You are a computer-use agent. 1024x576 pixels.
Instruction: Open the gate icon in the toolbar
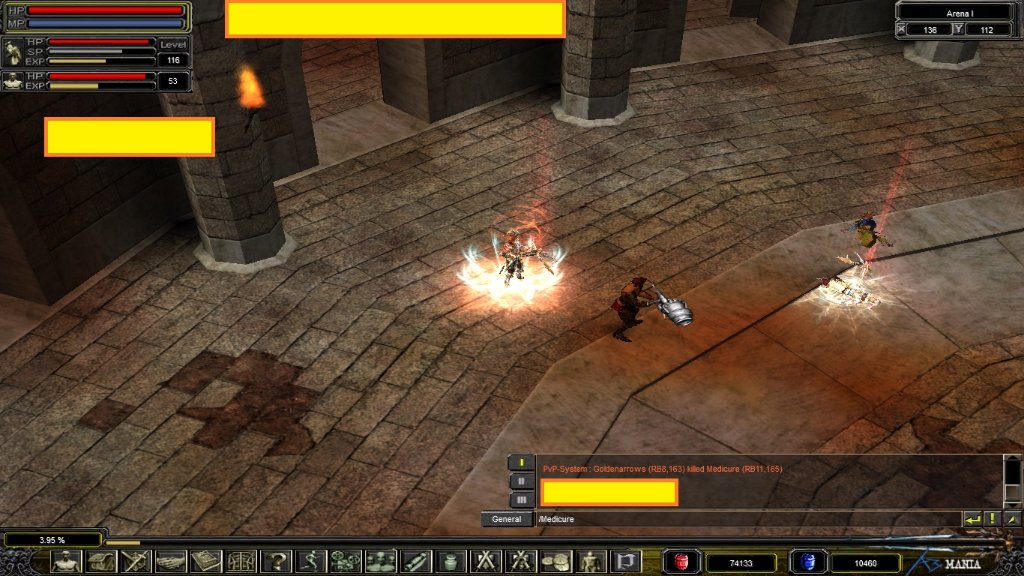pyautogui.click(x=241, y=561)
